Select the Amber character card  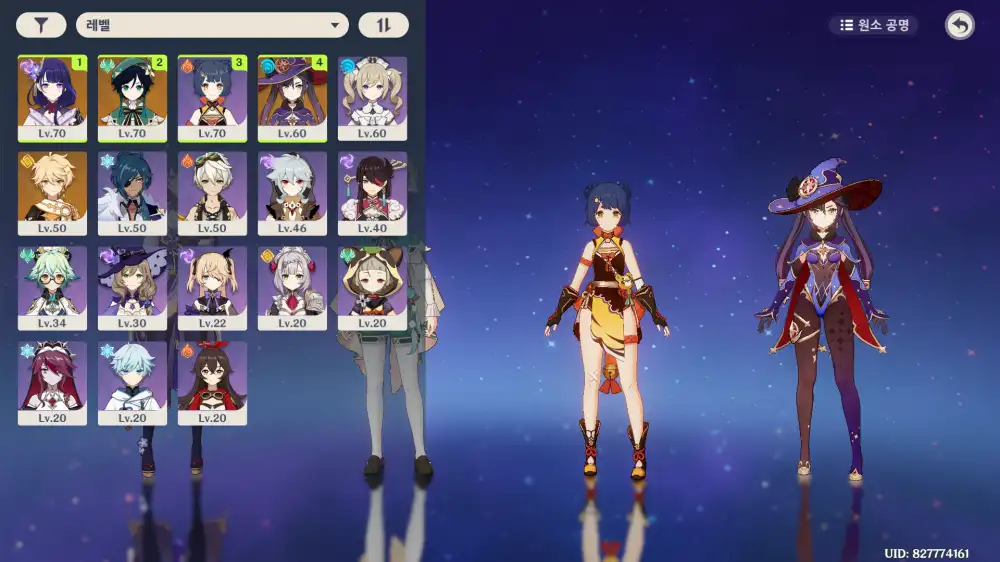click(212, 383)
